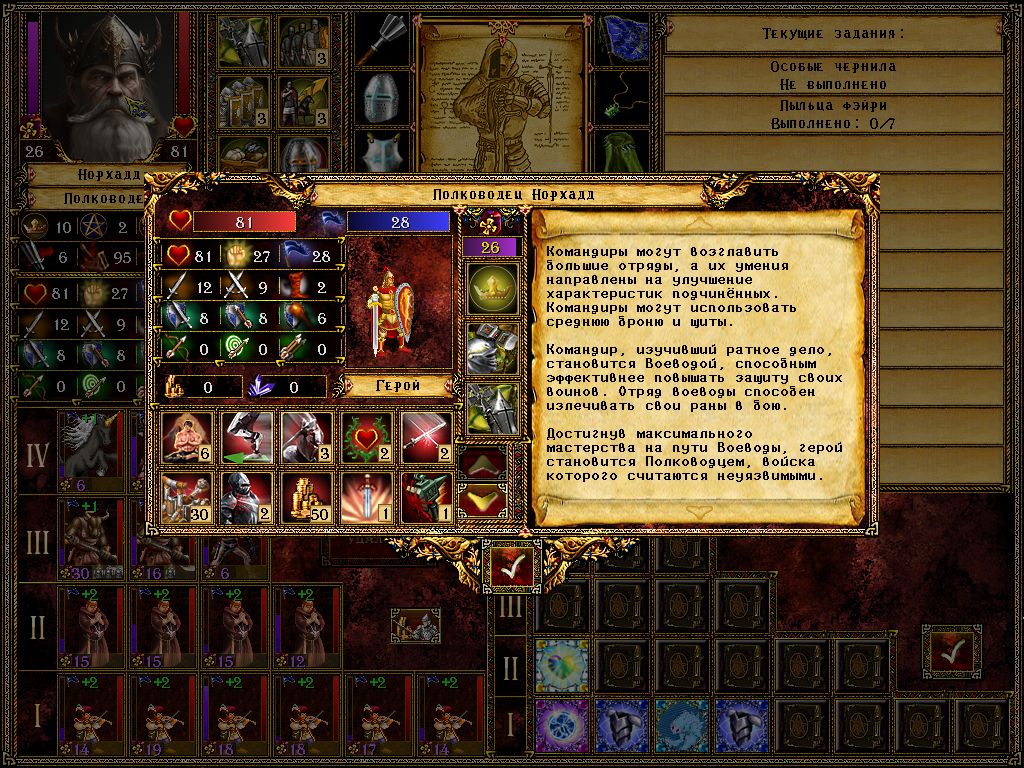Image resolution: width=1024 pixels, height=768 pixels.
Task: Pick the meditating man skill icon
Action: pos(186,437)
